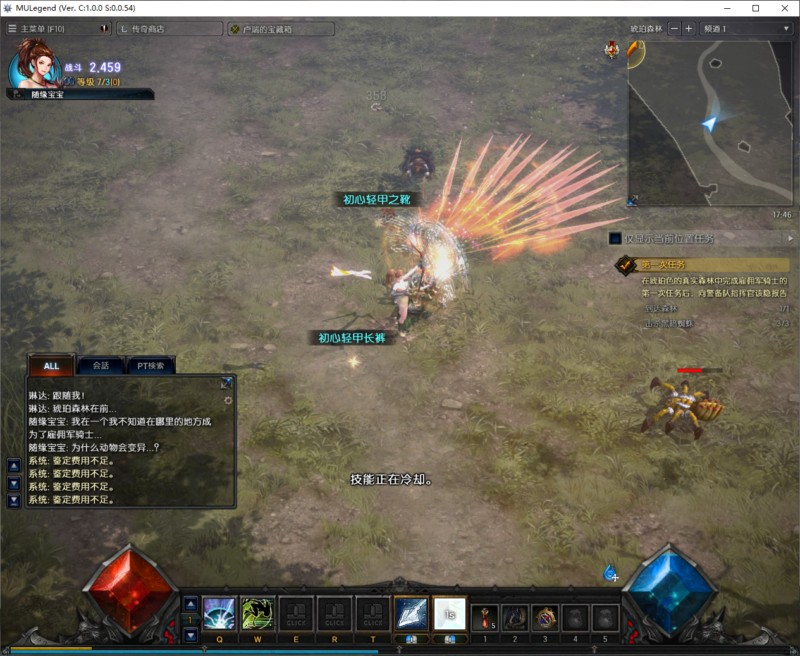Switch to the ALL chat tab

pos(51,366)
